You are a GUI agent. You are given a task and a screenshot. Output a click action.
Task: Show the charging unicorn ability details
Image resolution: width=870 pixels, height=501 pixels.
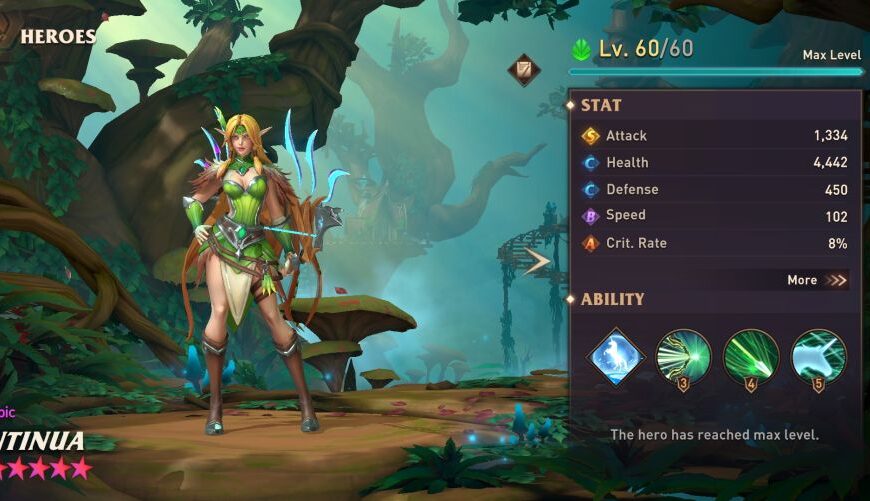pos(819,356)
